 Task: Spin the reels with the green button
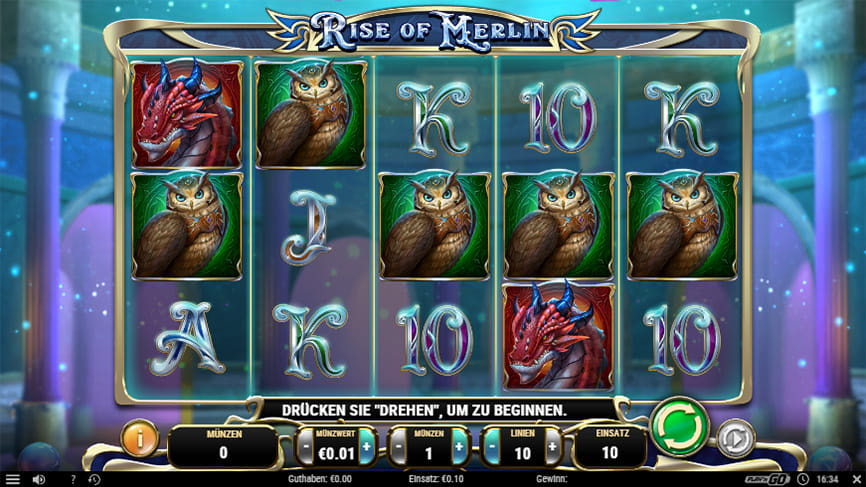coord(680,428)
